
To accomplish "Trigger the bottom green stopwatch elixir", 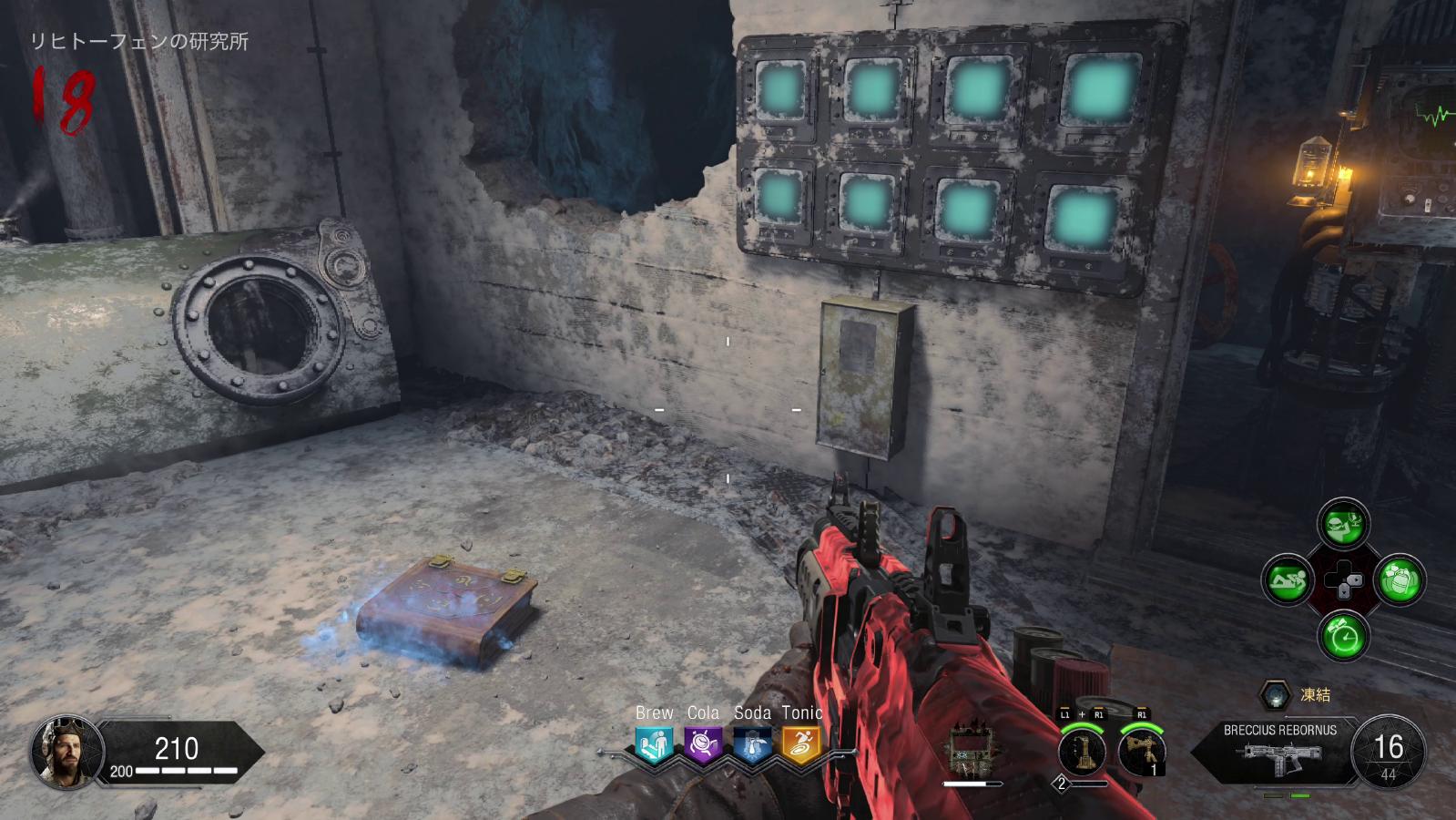I will click(1343, 635).
